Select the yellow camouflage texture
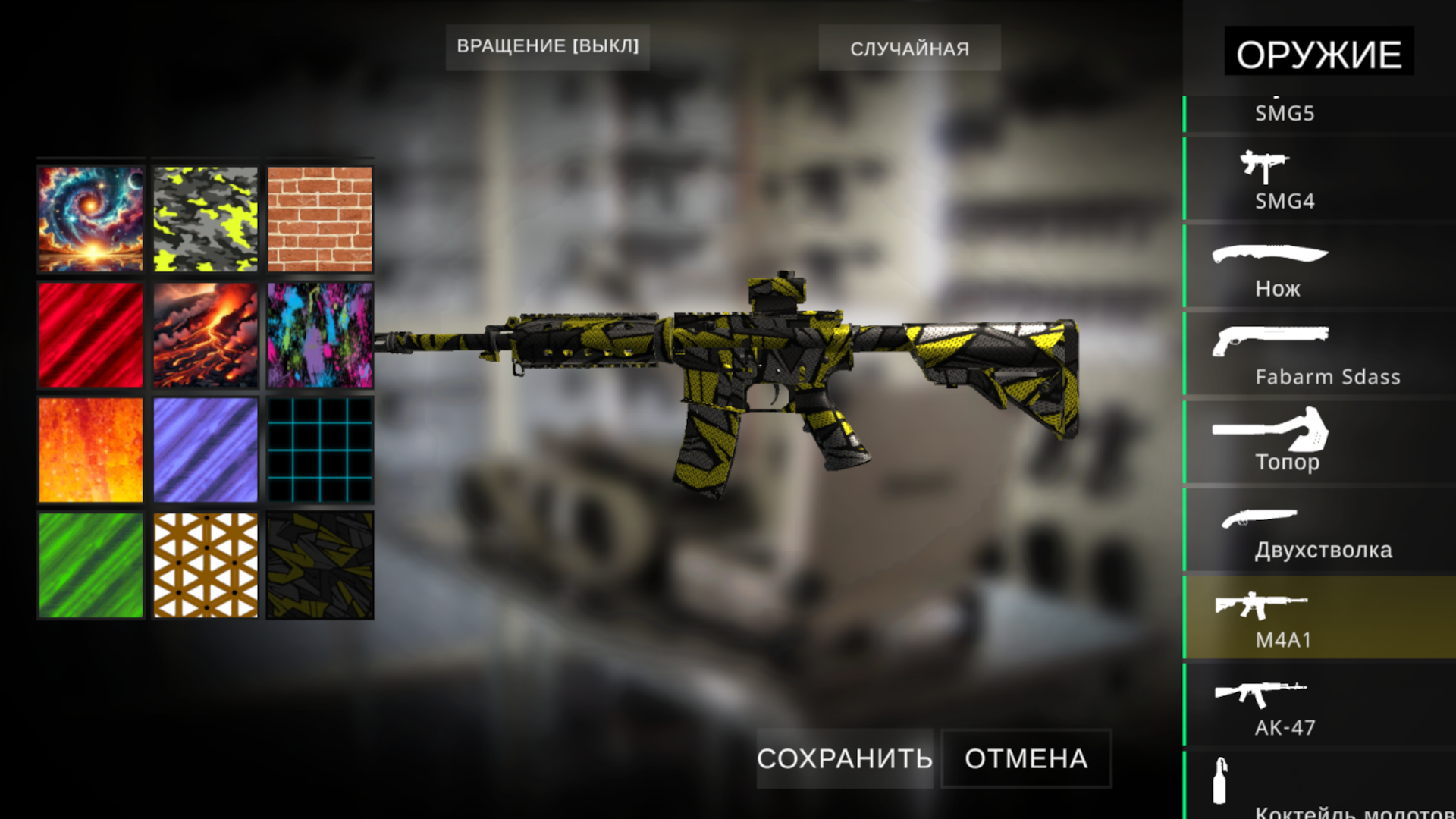The height and width of the screenshot is (819, 1456). point(206,219)
